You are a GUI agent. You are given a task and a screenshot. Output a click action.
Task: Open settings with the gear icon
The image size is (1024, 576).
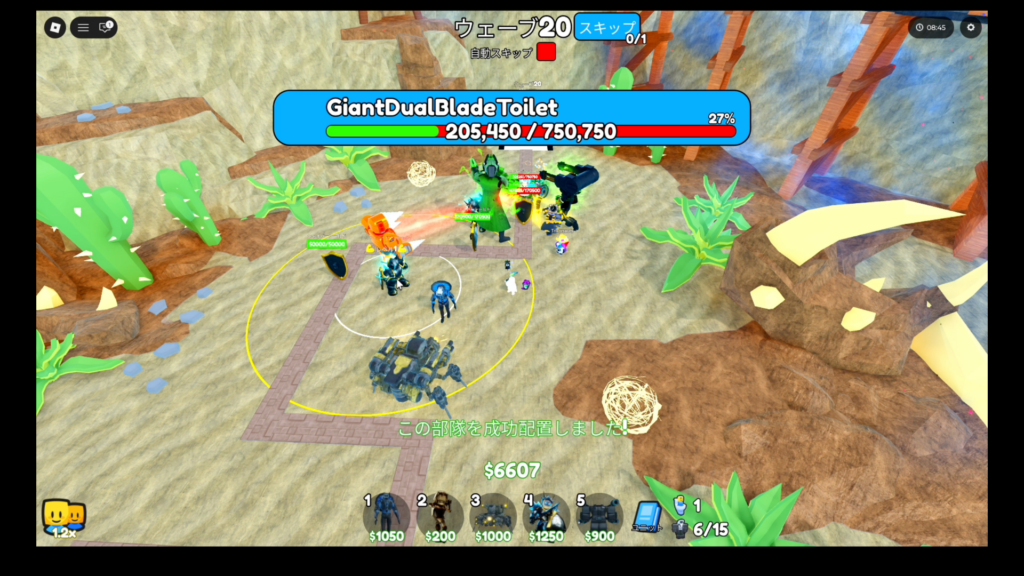(x=970, y=28)
